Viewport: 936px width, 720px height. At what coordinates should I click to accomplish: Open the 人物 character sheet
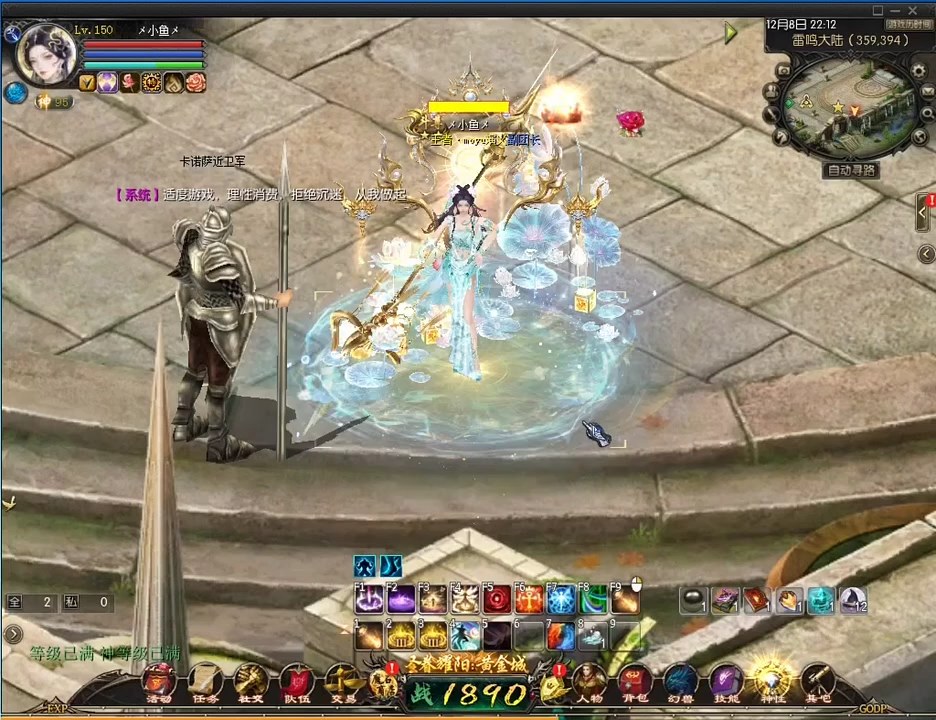click(x=589, y=682)
